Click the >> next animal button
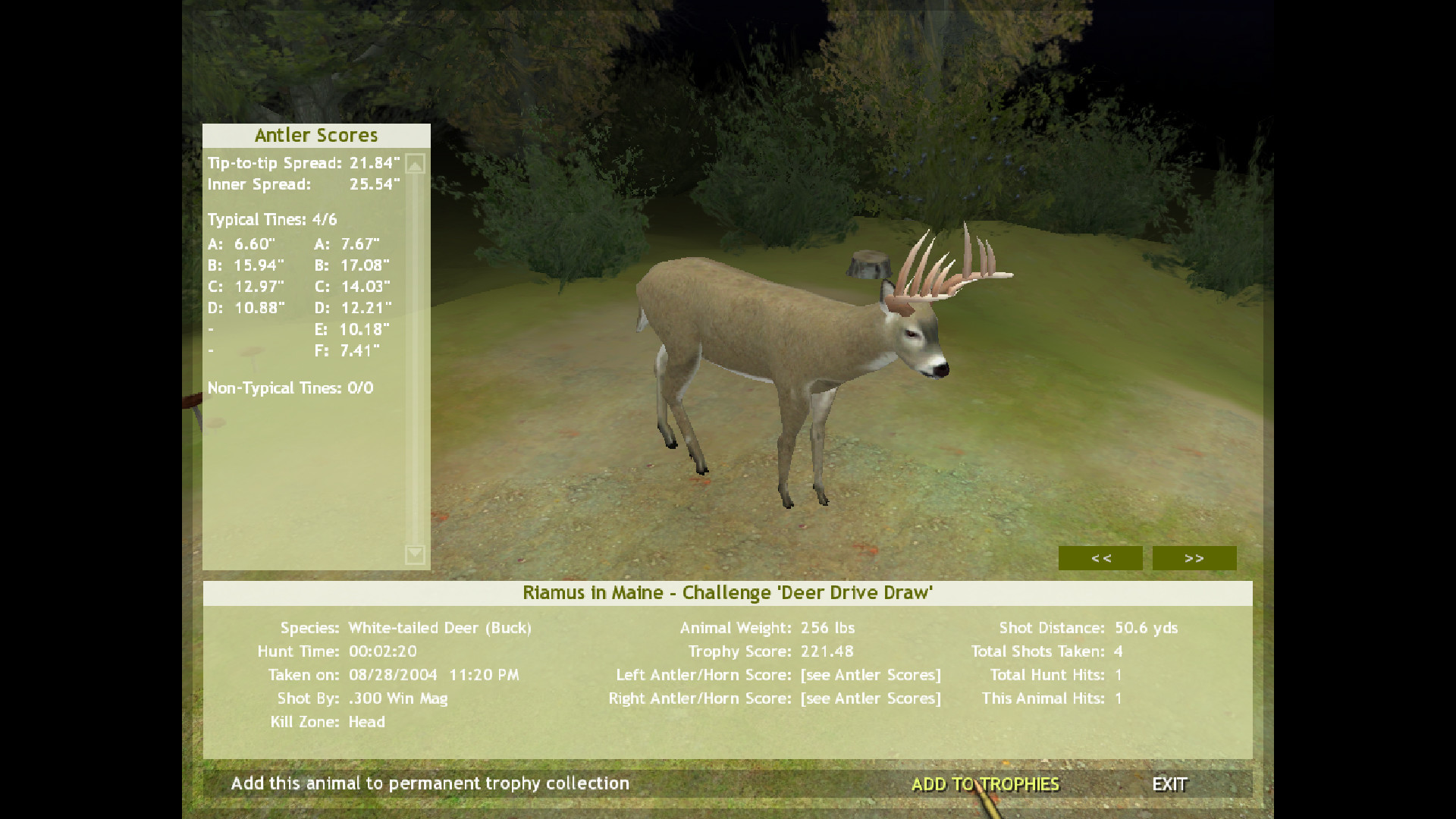1456x819 pixels. [x=1194, y=558]
